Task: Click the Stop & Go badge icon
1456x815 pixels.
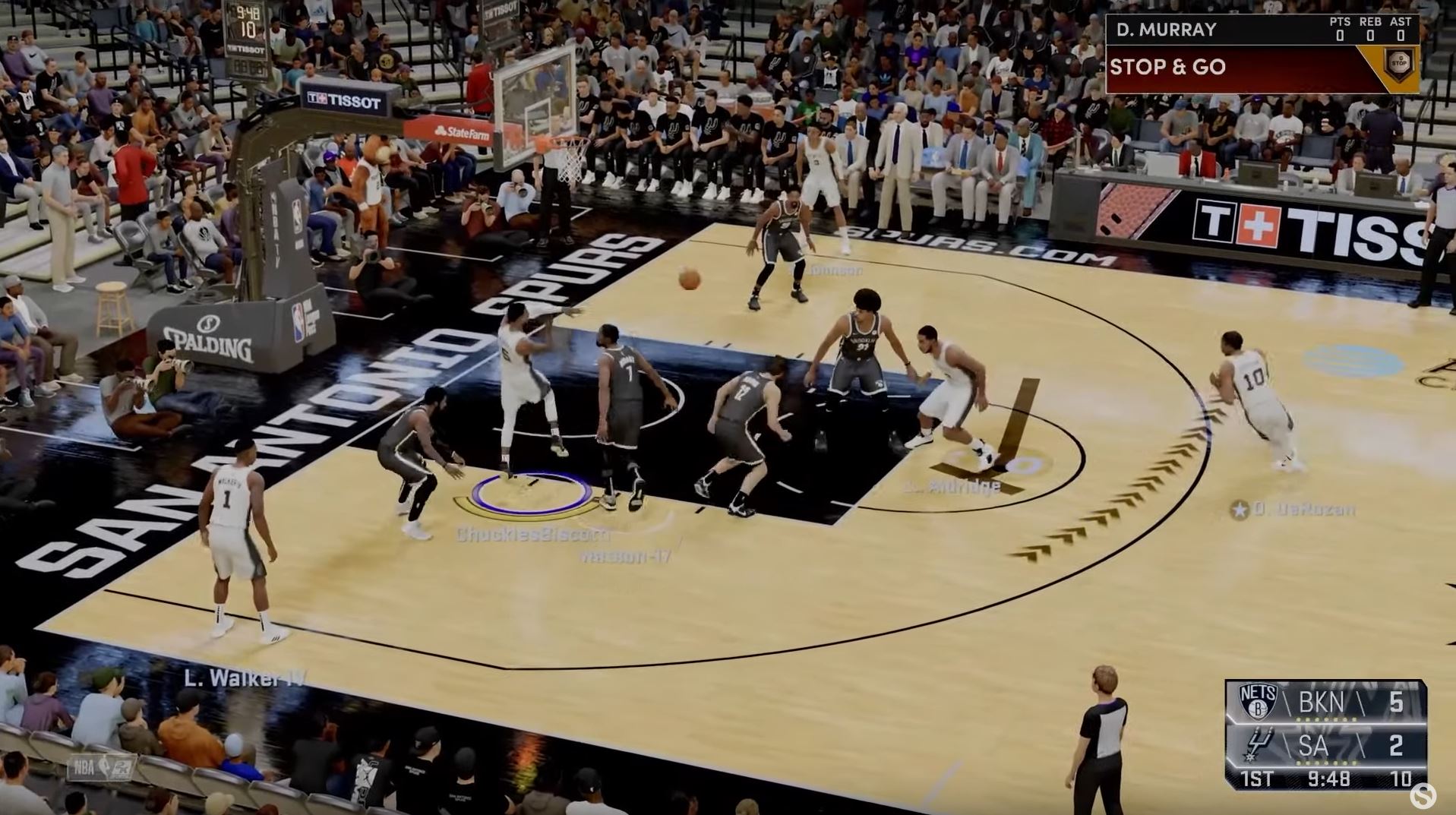Action: tap(1398, 65)
